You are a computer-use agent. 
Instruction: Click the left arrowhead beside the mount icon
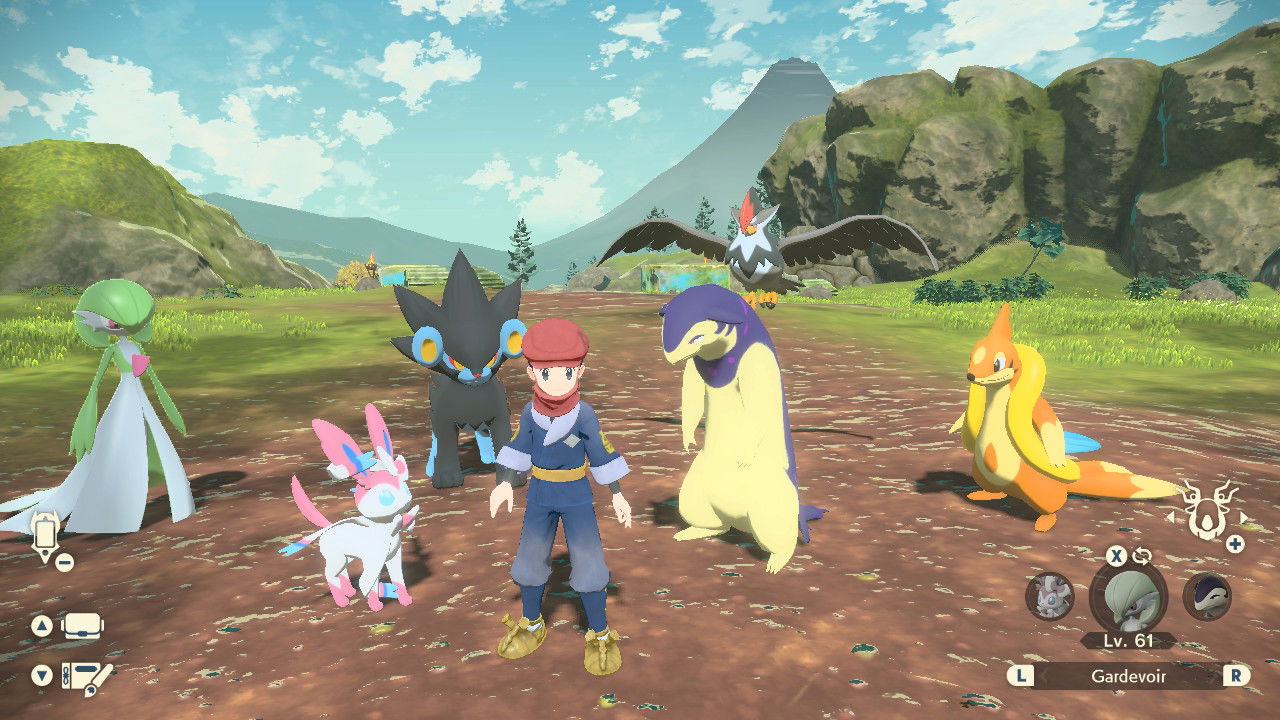click(1171, 517)
